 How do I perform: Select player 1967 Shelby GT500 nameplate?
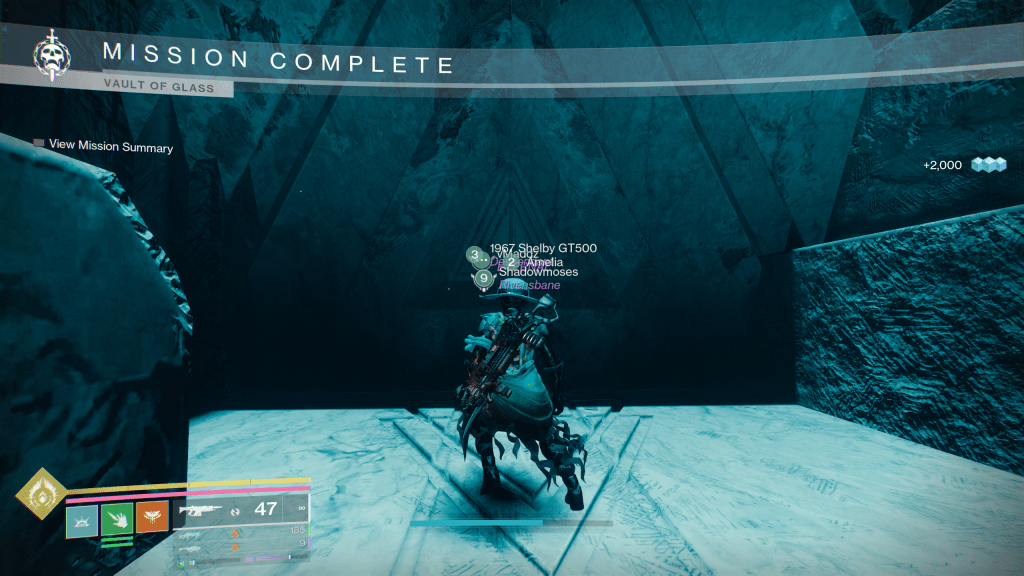click(535, 249)
